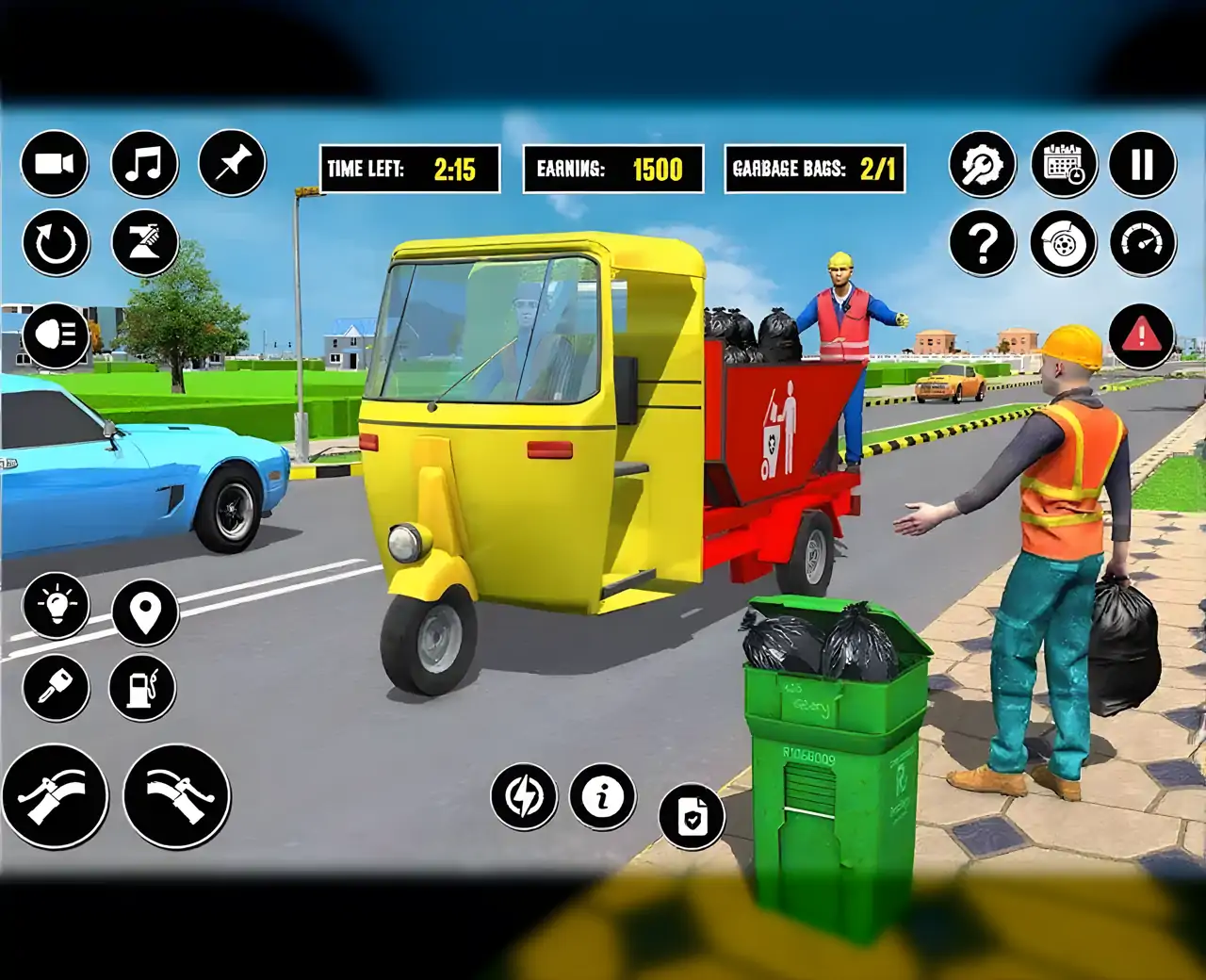Click the ignition key button
This screenshot has width=1206, height=980.
57,689
